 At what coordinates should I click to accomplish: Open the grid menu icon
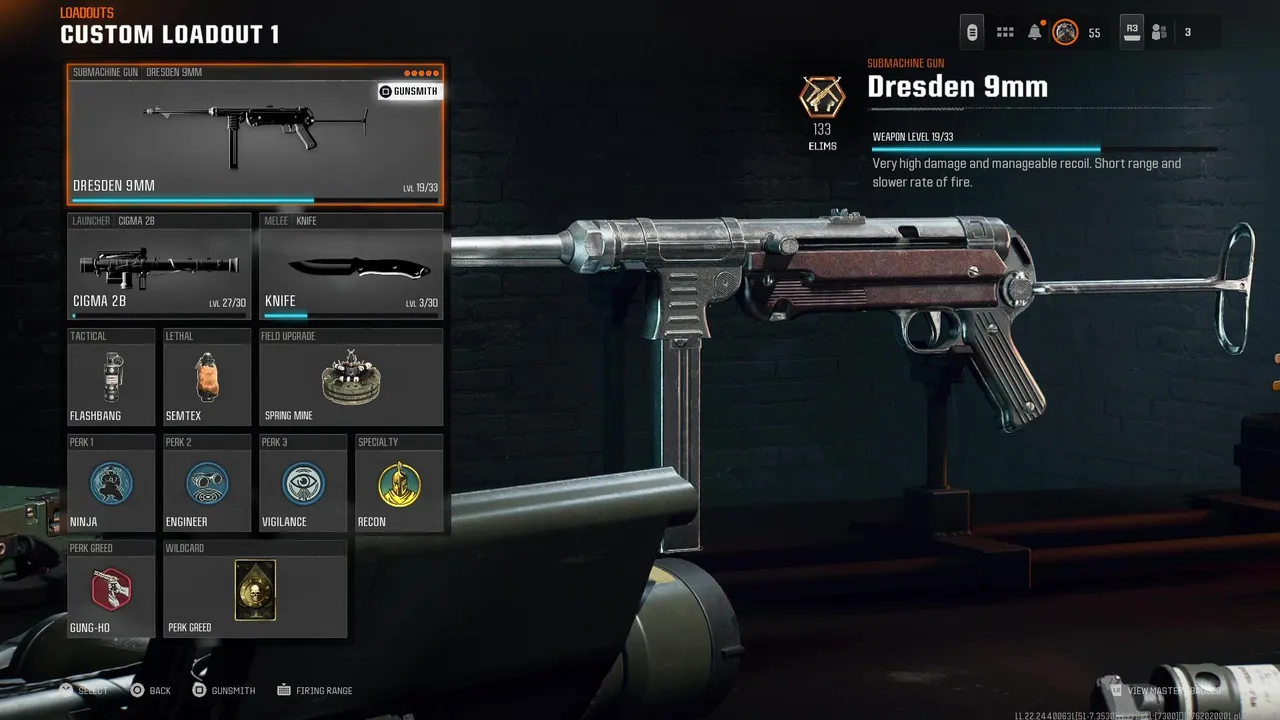(1005, 32)
